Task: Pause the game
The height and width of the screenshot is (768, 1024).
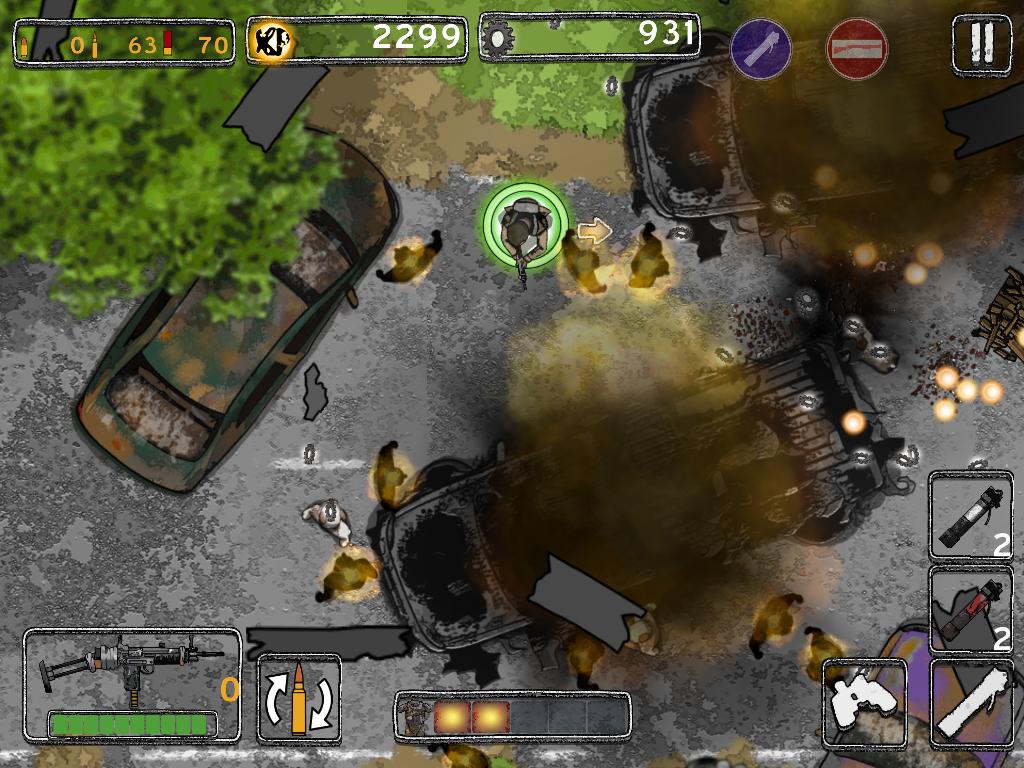Action: tap(981, 43)
